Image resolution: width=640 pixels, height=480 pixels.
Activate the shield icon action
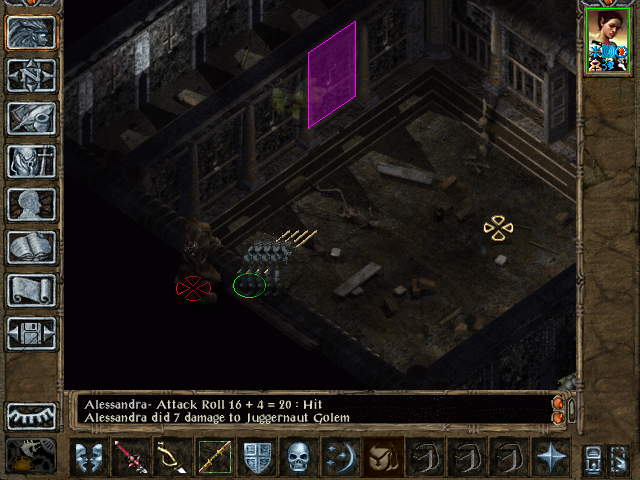(258, 457)
